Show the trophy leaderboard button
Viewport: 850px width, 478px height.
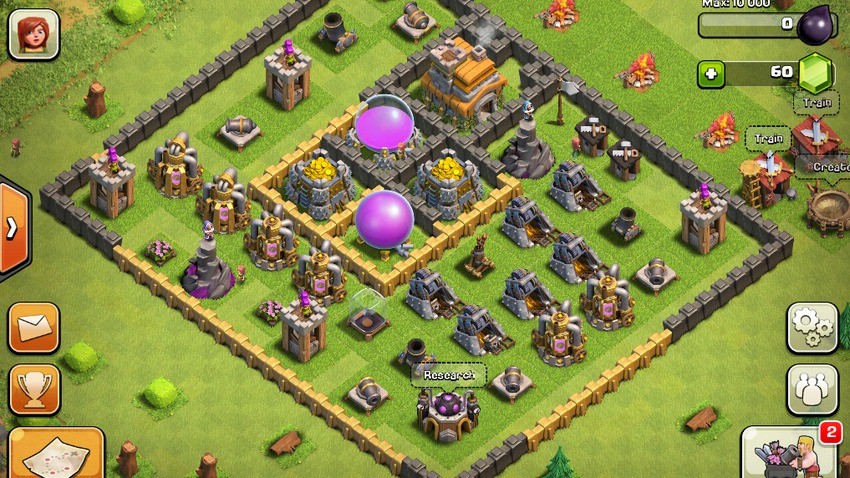(34, 389)
